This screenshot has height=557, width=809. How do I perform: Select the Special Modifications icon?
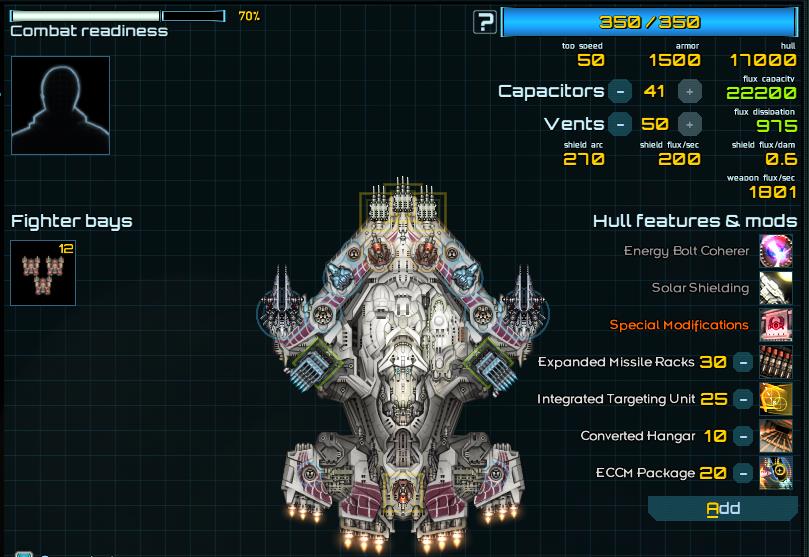pyautogui.click(x=776, y=325)
